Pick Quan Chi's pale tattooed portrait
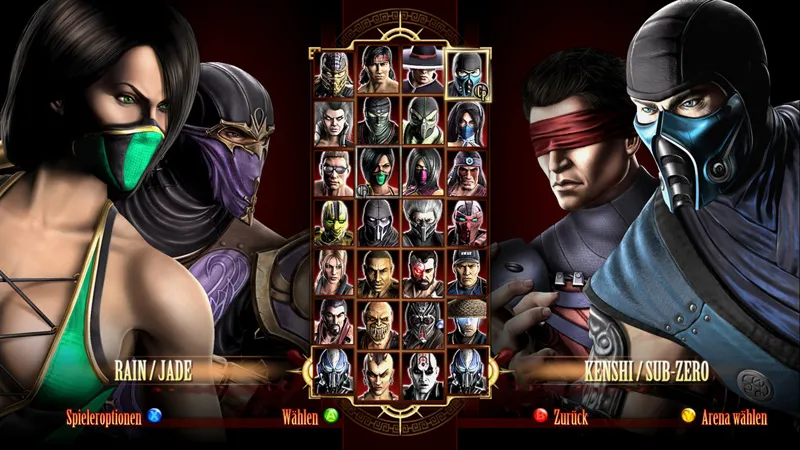Viewport: 800px width, 450px height. pos(421,374)
